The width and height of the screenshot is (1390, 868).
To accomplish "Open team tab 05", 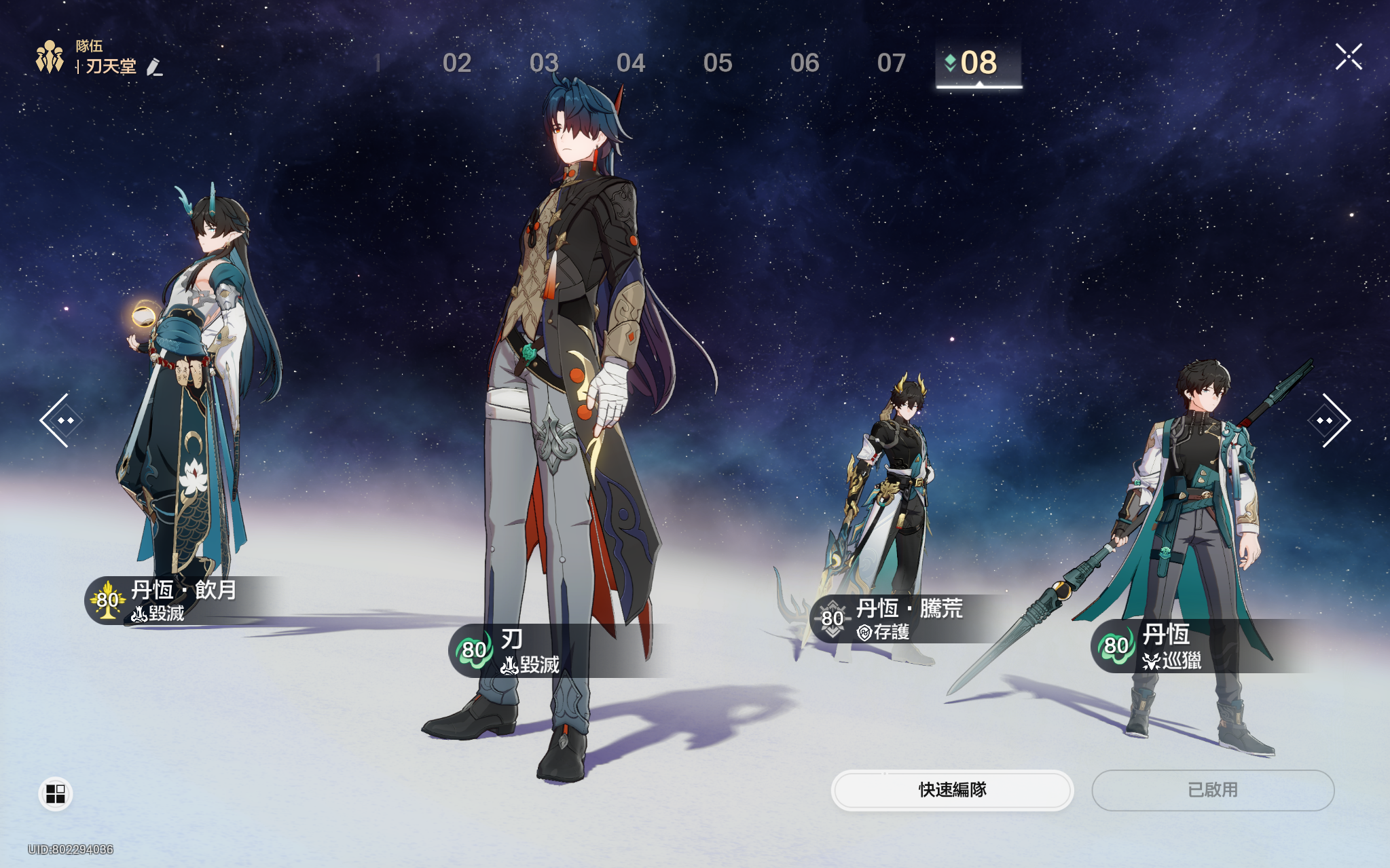I will (x=717, y=63).
